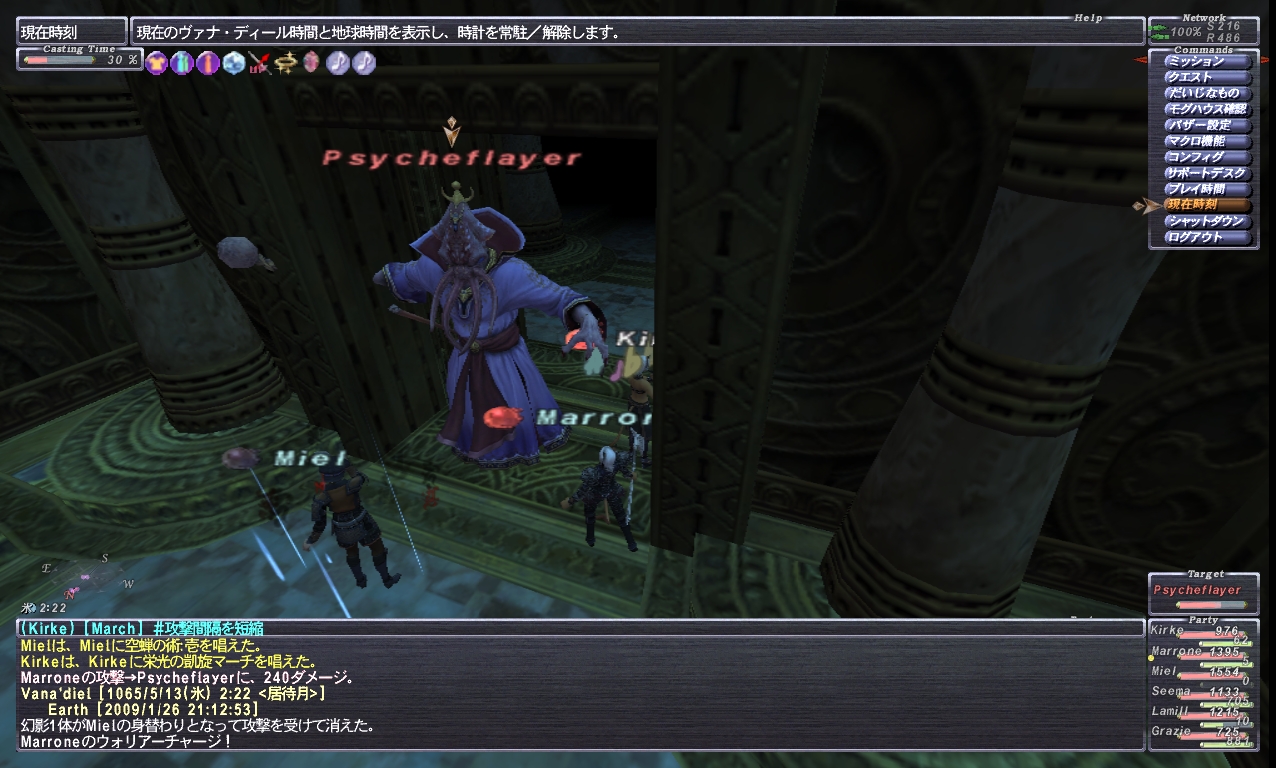
Task: Click the Psycheflayer target window
Action: 1202,592
